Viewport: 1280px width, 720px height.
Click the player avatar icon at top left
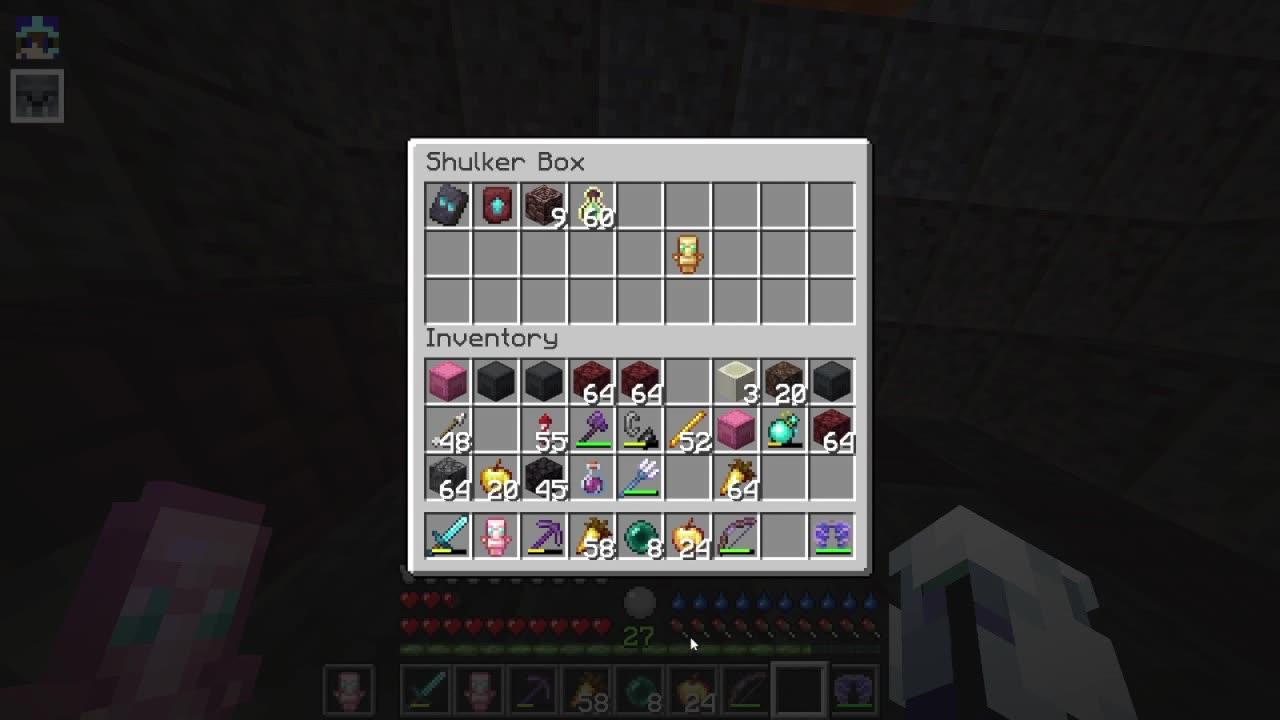[x=37, y=37]
